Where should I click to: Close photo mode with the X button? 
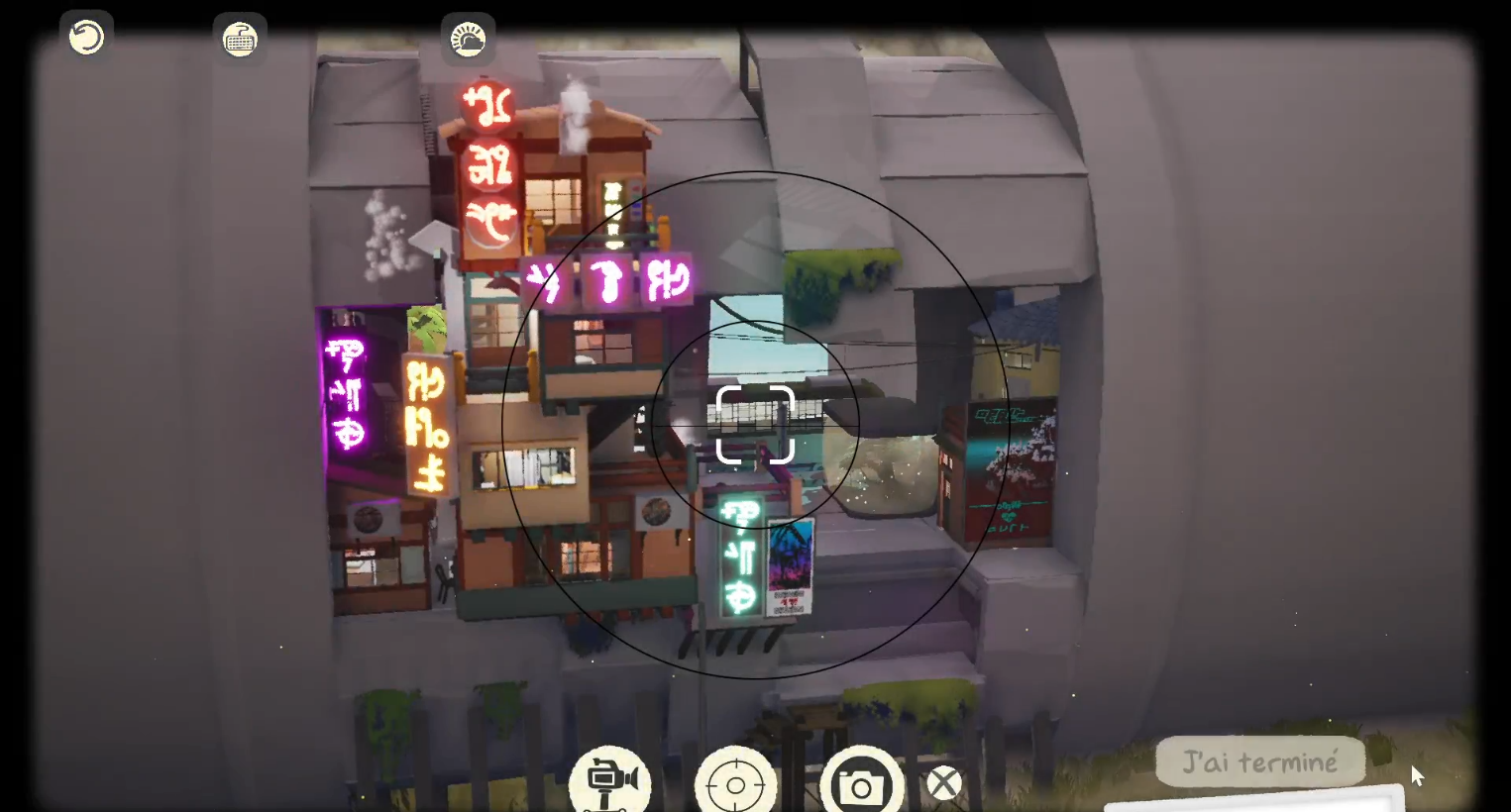[x=943, y=783]
